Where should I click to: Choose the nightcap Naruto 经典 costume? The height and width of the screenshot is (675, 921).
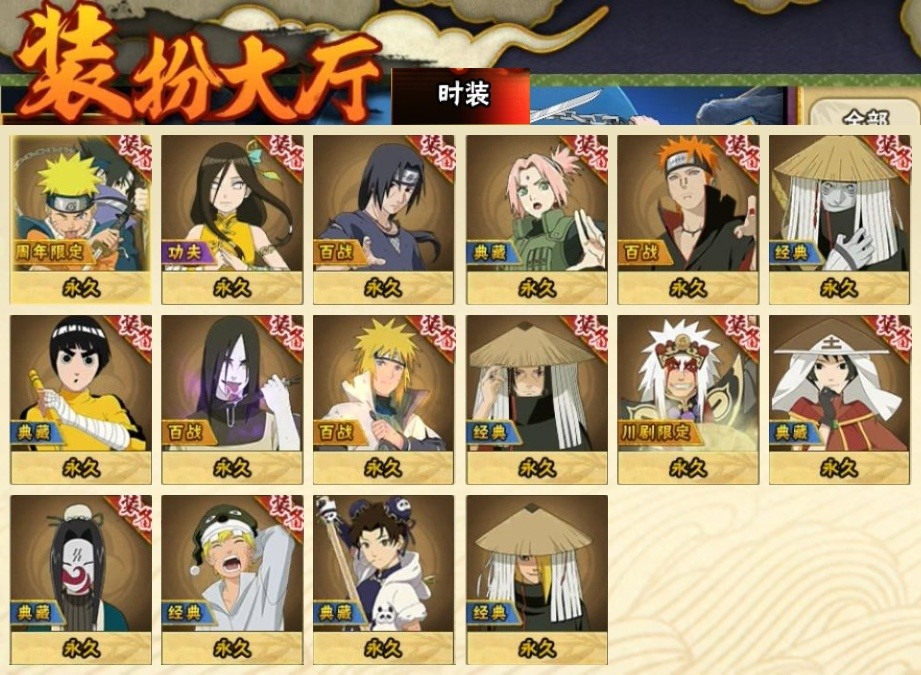click(232, 579)
